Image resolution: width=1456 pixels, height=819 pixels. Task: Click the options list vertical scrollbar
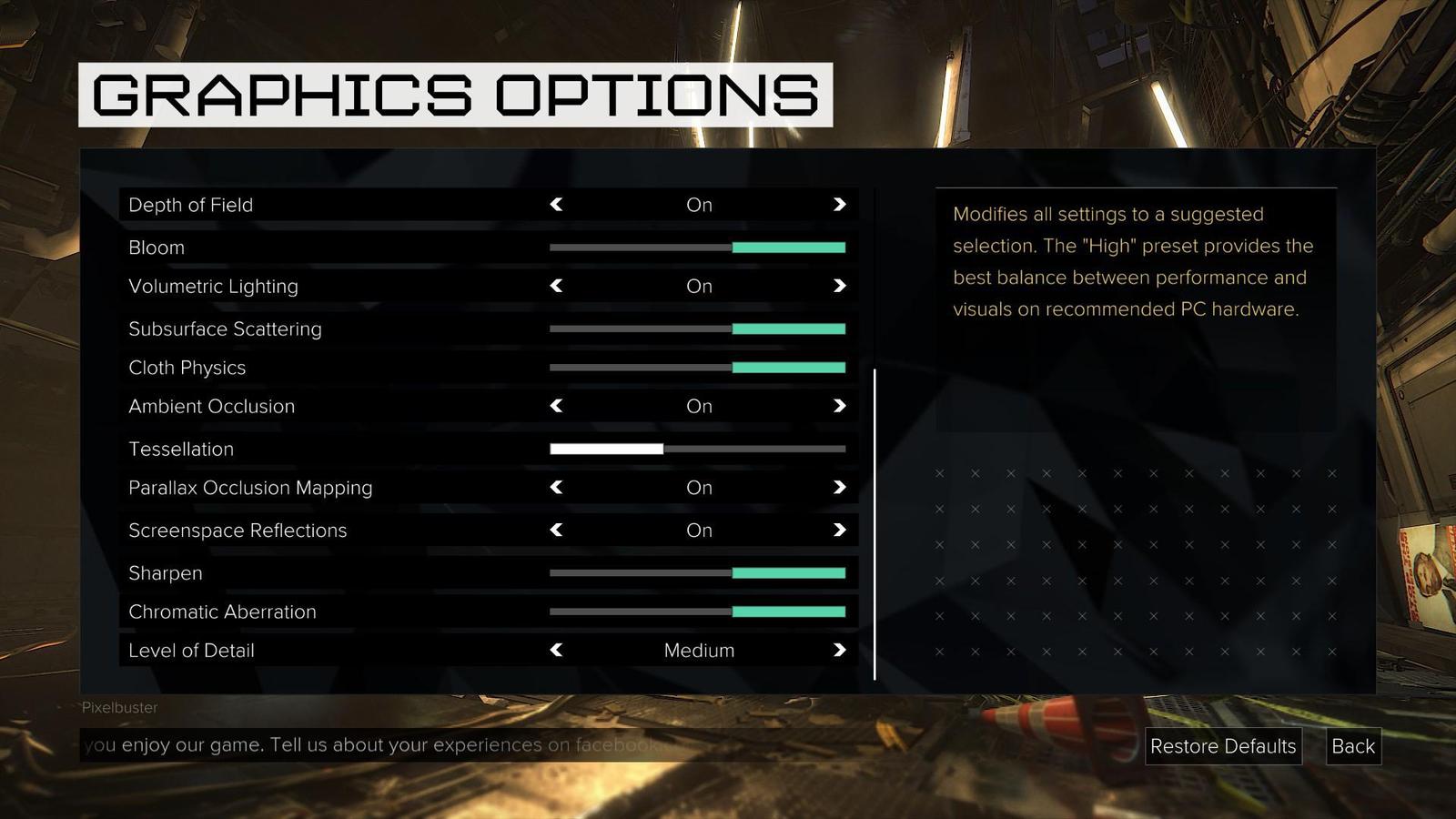pyautogui.click(x=875, y=523)
